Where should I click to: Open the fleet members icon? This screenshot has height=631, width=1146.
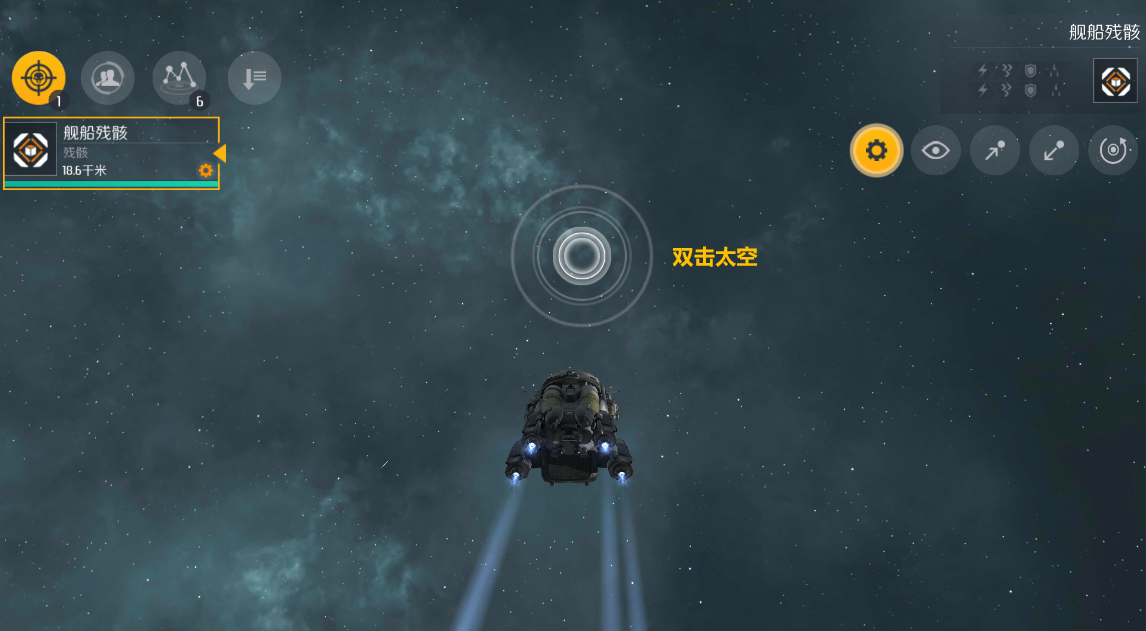click(x=107, y=77)
